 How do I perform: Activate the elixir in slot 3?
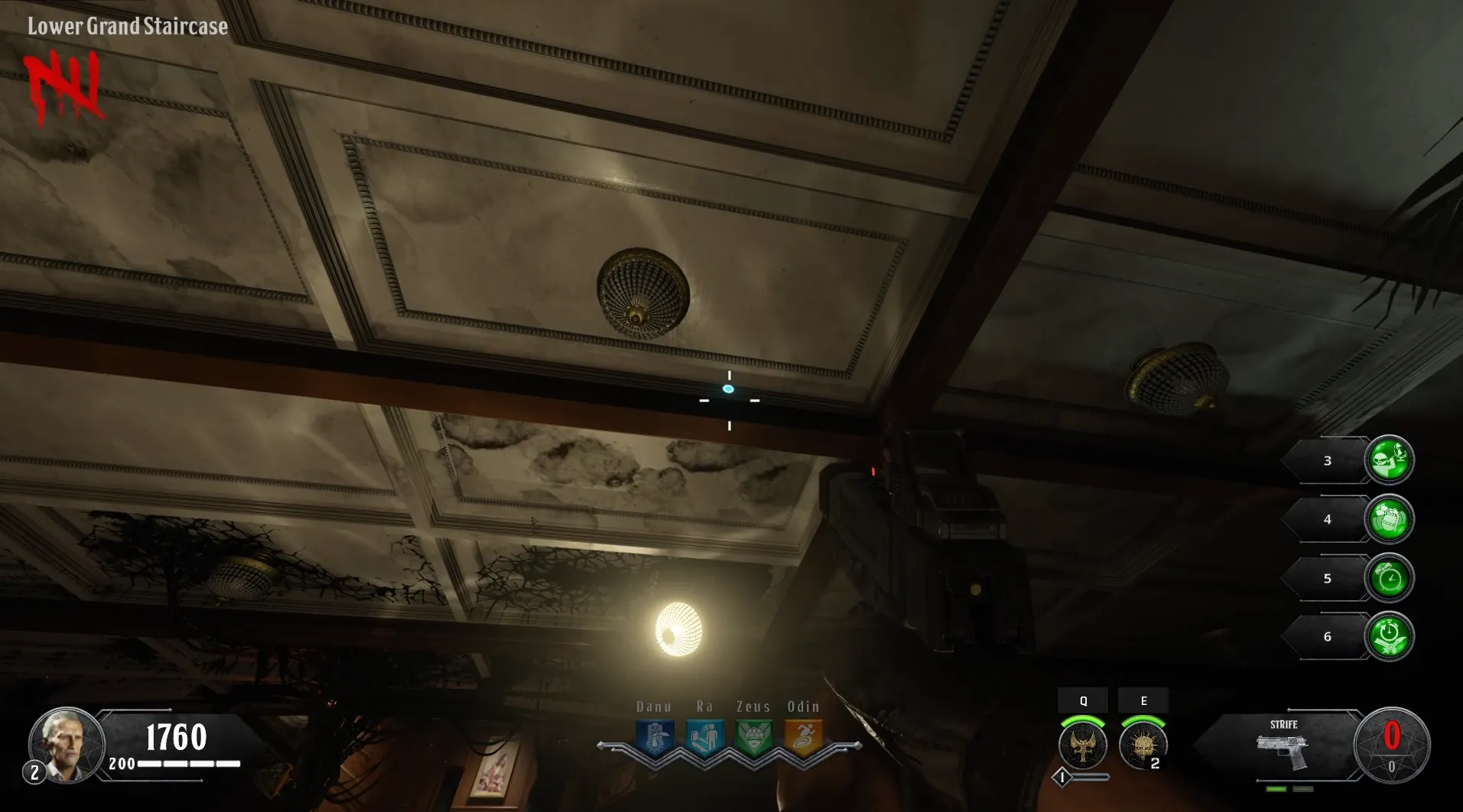click(1389, 460)
